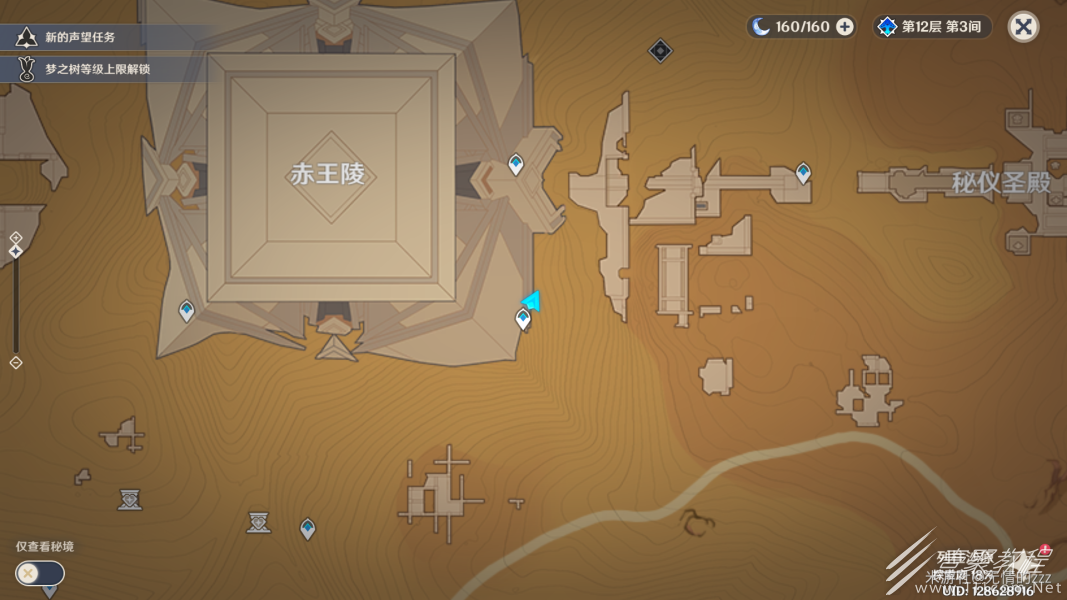The width and height of the screenshot is (1067, 600).
Task: Select the teleport waypoint nearest the 秘仪圣殿 label
Action: [x=803, y=174]
